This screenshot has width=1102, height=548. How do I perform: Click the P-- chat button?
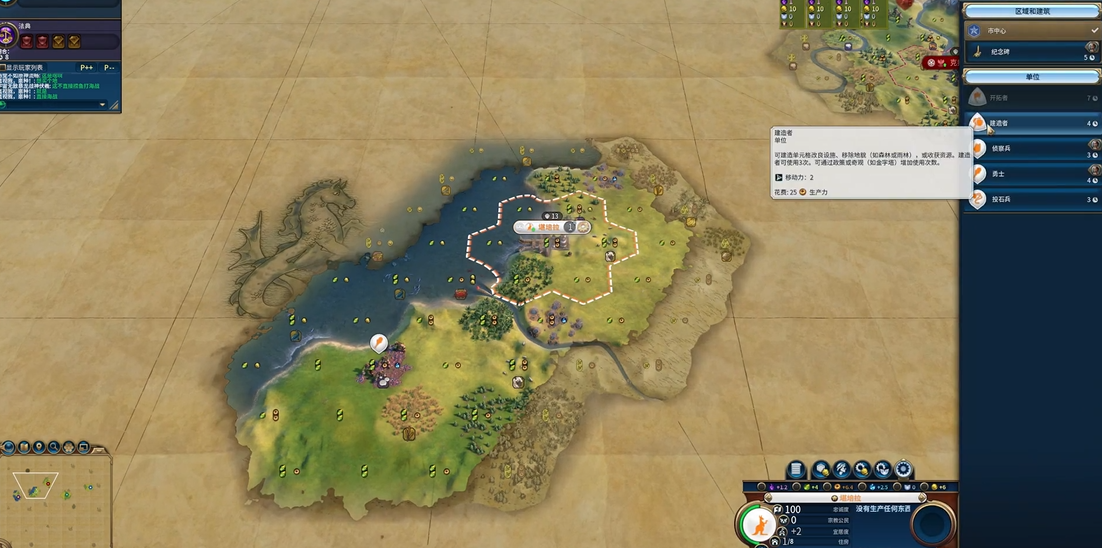pyautogui.click(x=108, y=67)
